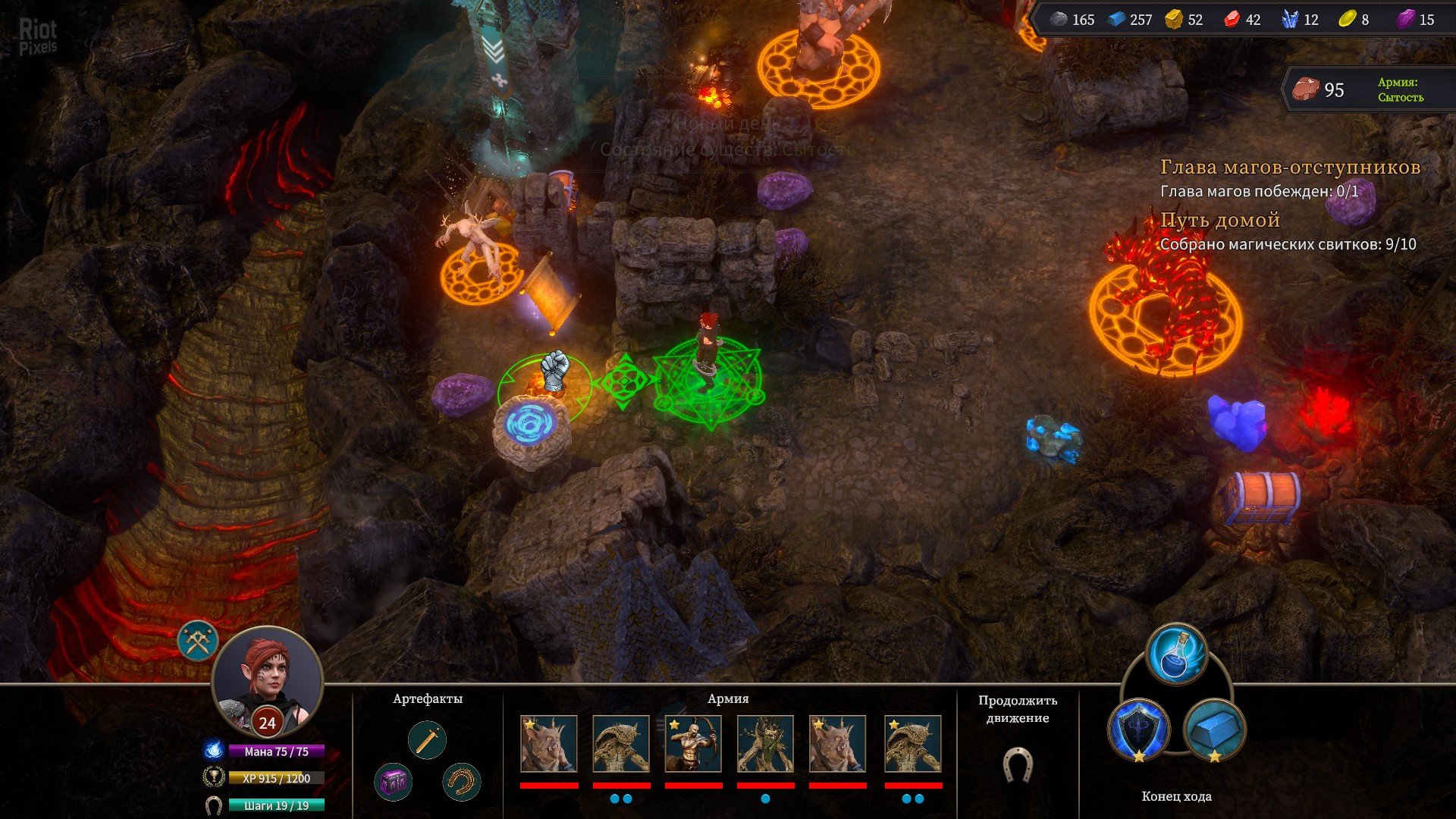Screen dimensions: 1456x819
Task: Select the thorned horseshoe artifact slot
Action: 461,781
